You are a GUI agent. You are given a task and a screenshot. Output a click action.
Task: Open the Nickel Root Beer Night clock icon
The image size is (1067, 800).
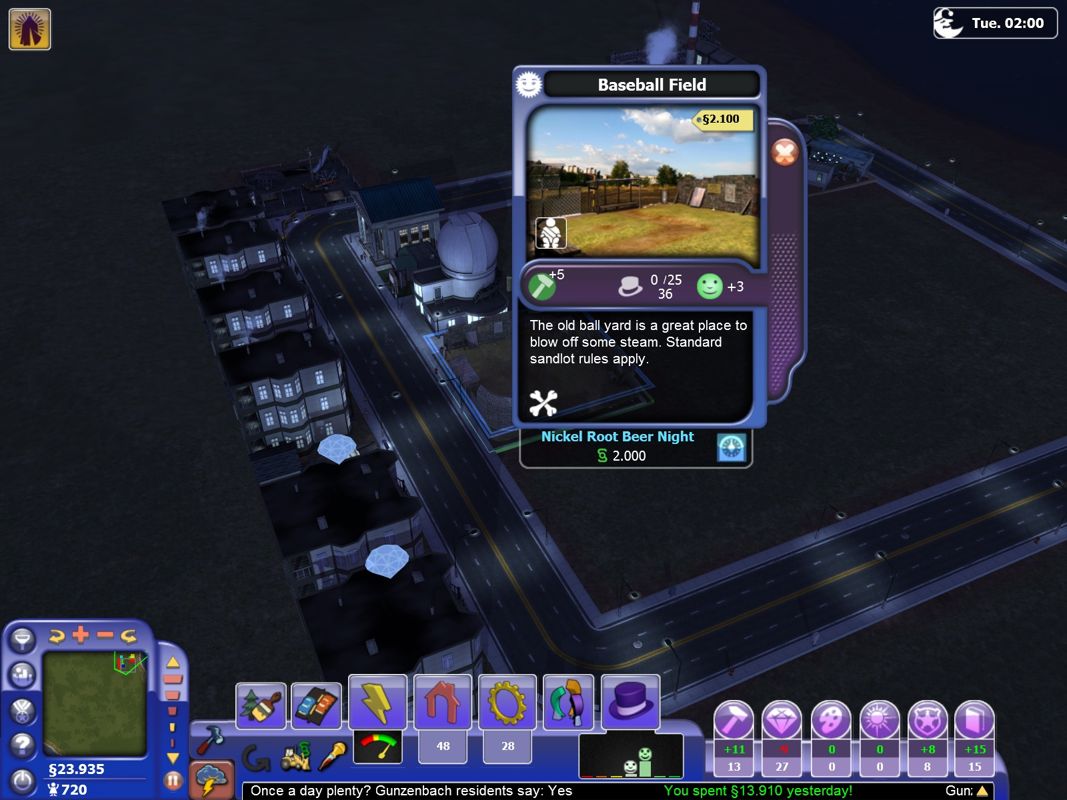coord(732,448)
